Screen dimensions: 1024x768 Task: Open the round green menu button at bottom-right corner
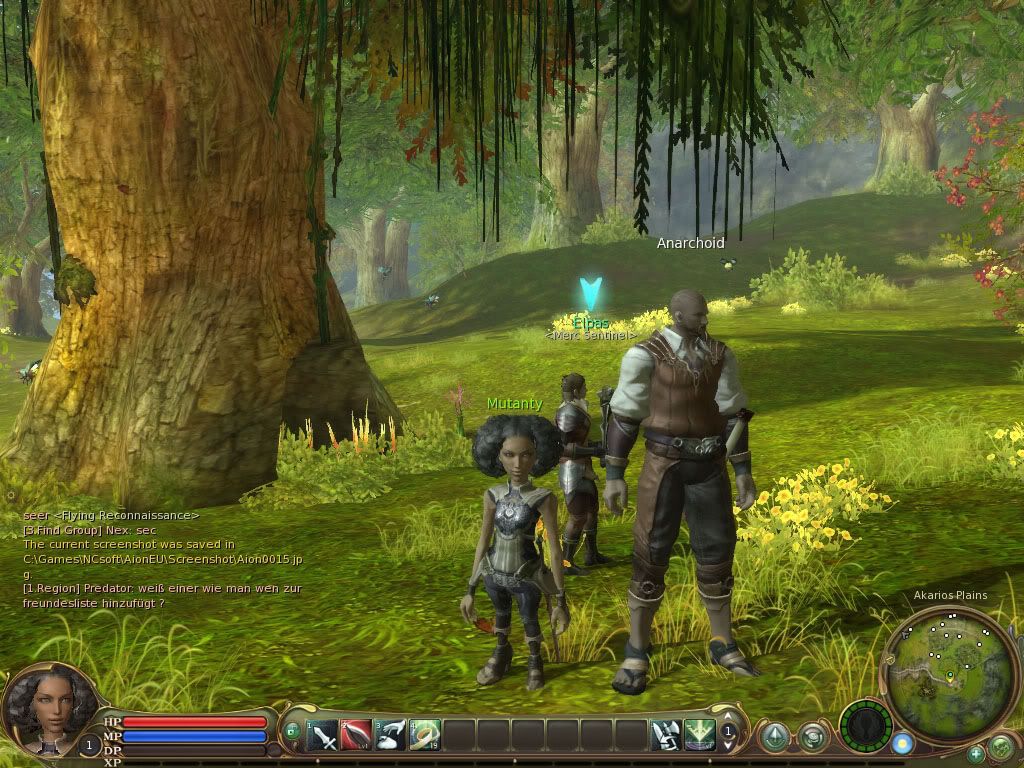1001,747
